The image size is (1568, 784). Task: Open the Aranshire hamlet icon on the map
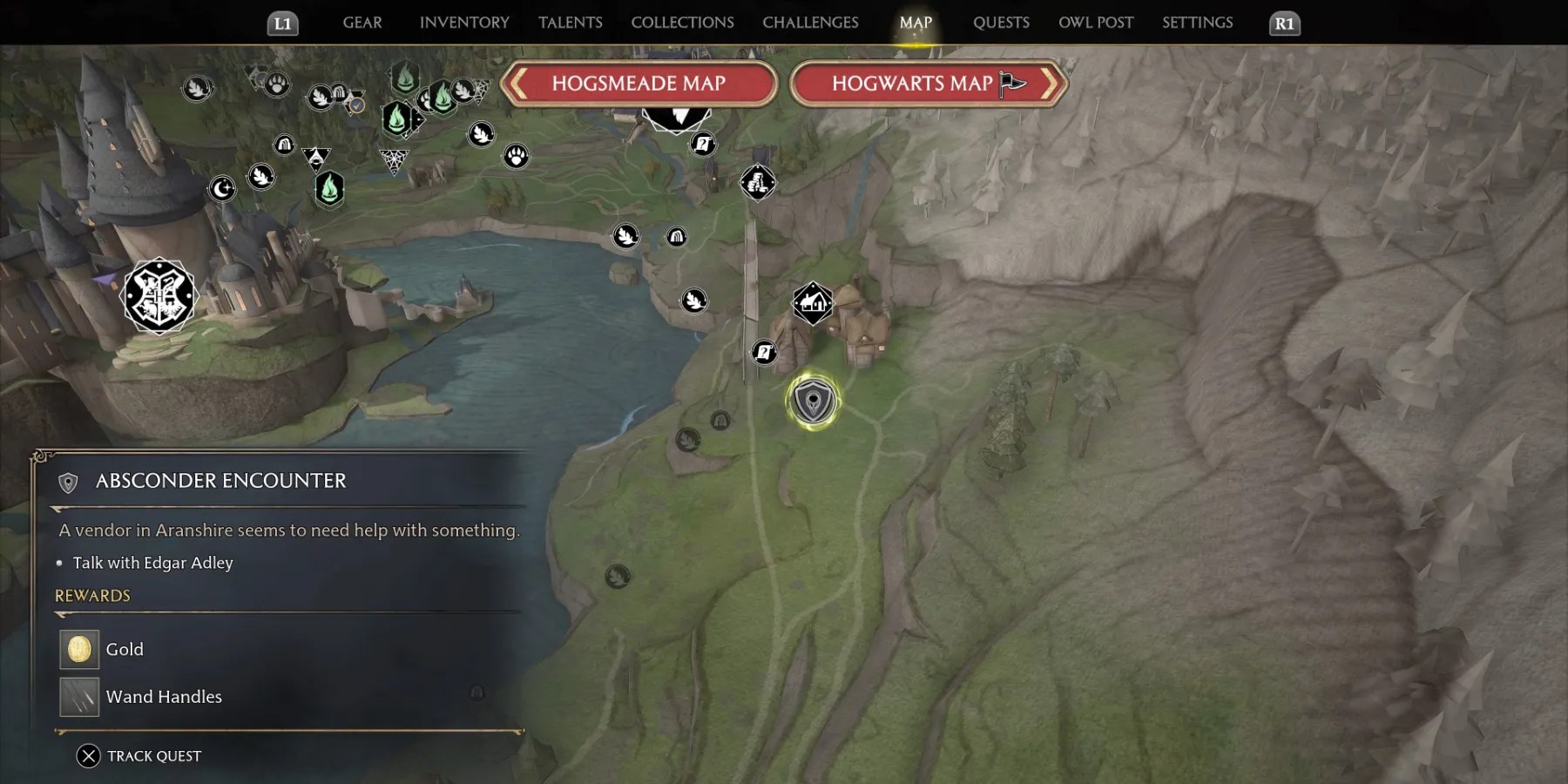(x=812, y=302)
